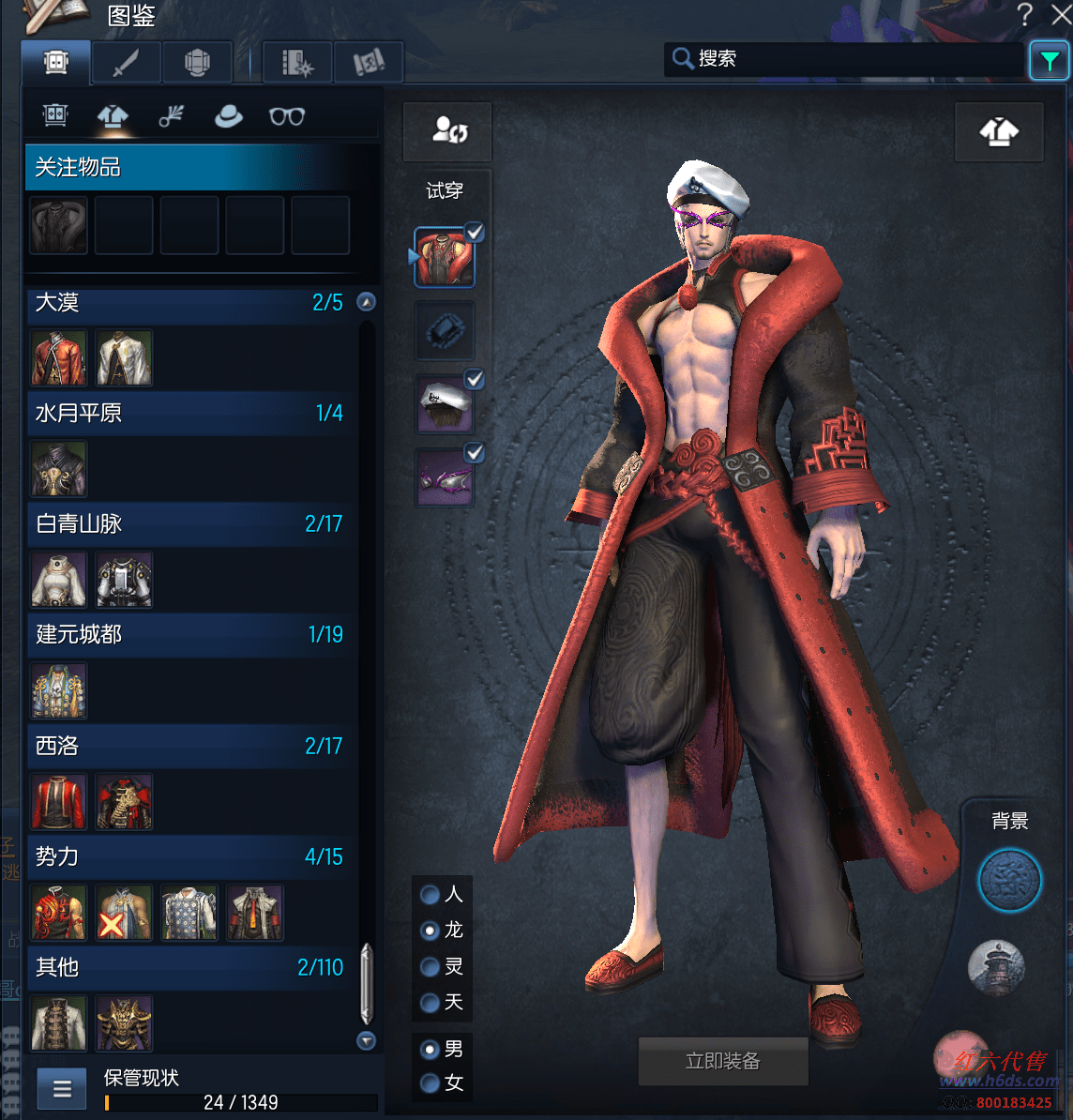Select the purple glasses try-on slot

[445, 477]
